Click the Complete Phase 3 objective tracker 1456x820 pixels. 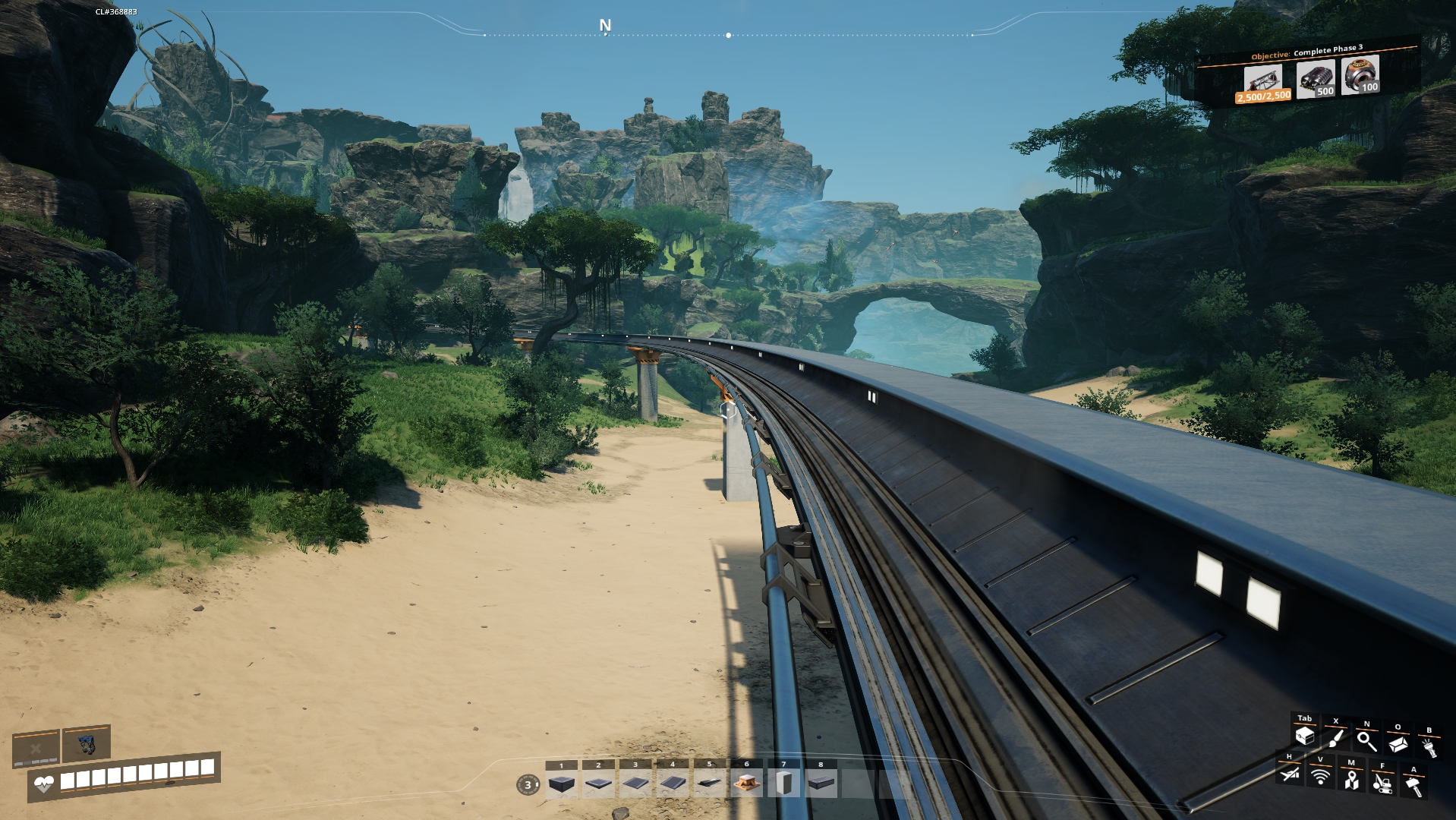1307,74
